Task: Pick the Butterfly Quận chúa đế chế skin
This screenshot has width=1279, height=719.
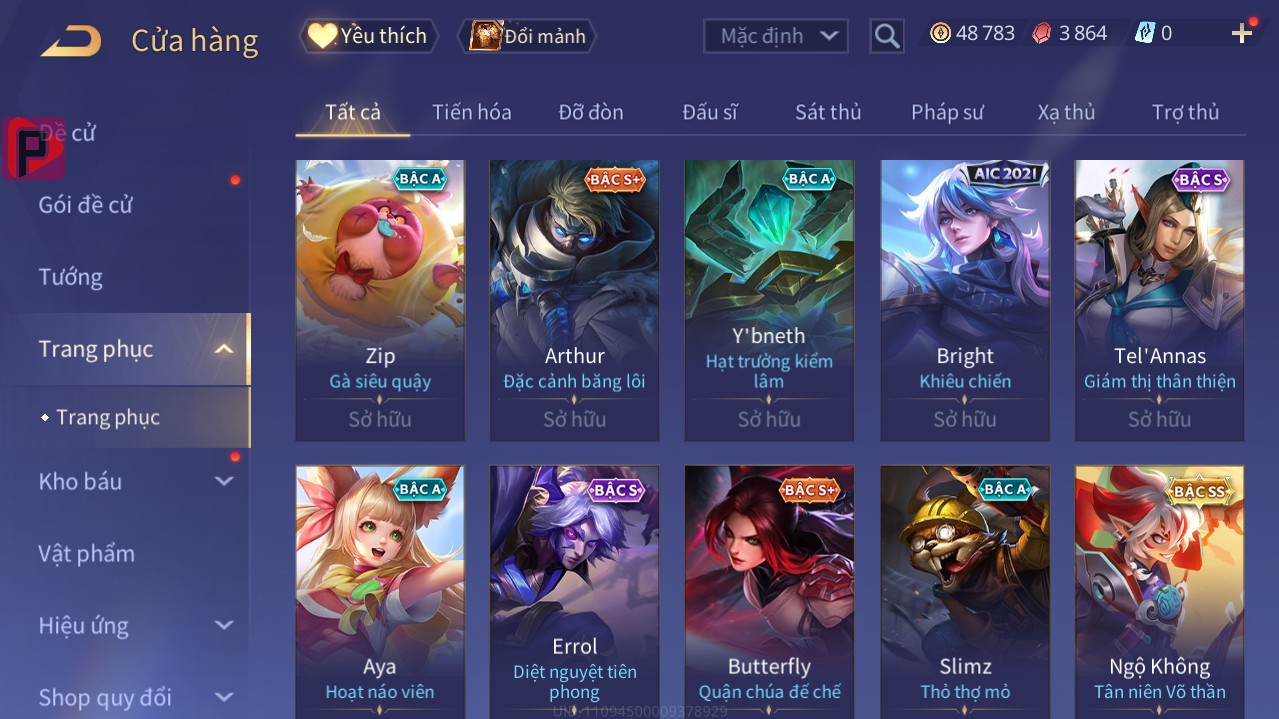Action: 769,591
